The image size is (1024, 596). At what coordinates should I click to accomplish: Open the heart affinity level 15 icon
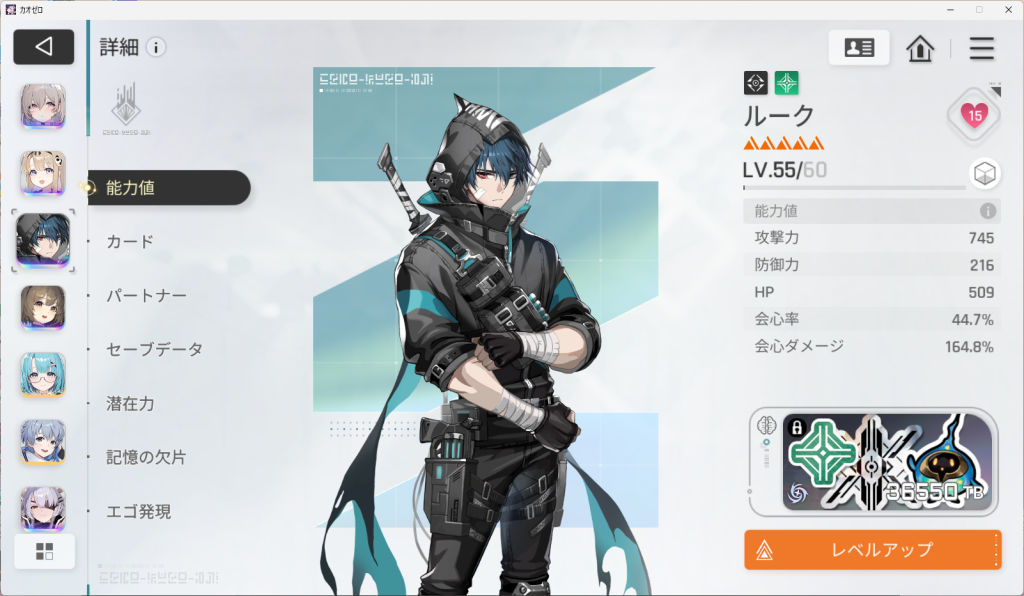pos(974,115)
